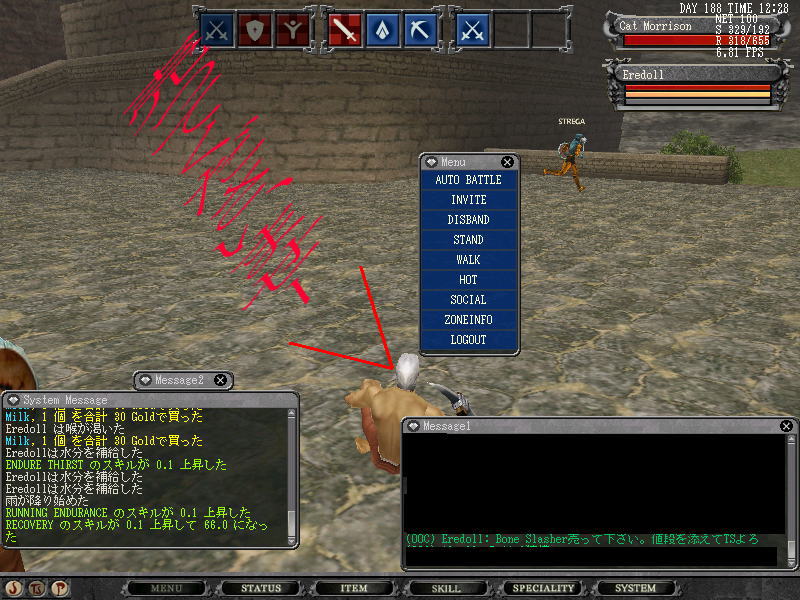Activate the red sword hotbar icon
The height and width of the screenshot is (600, 800).
345,31
